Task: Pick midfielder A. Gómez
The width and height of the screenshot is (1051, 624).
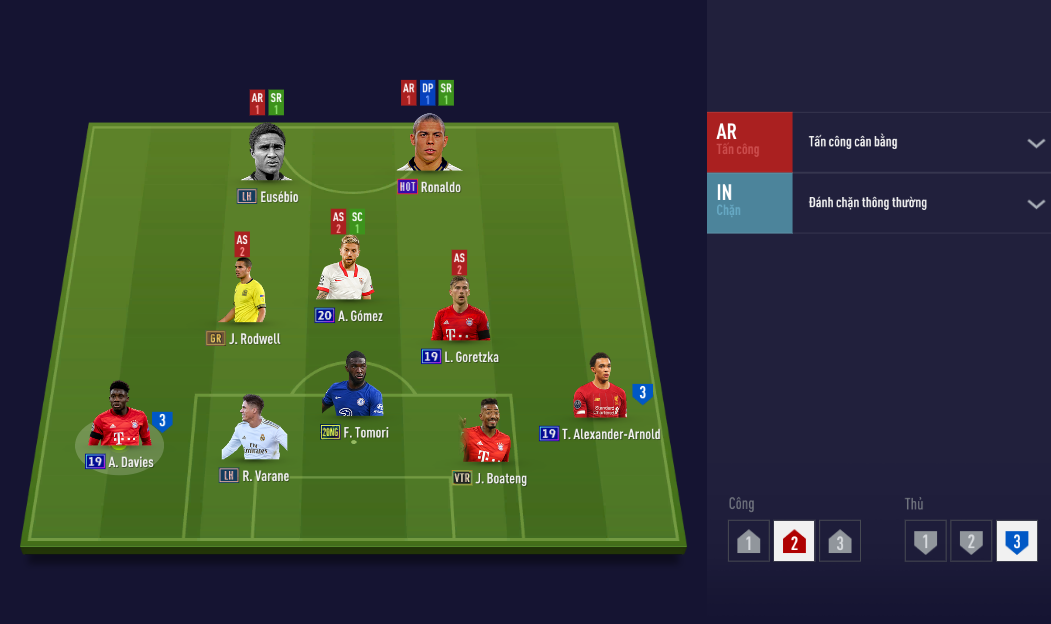Action: click(x=345, y=270)
